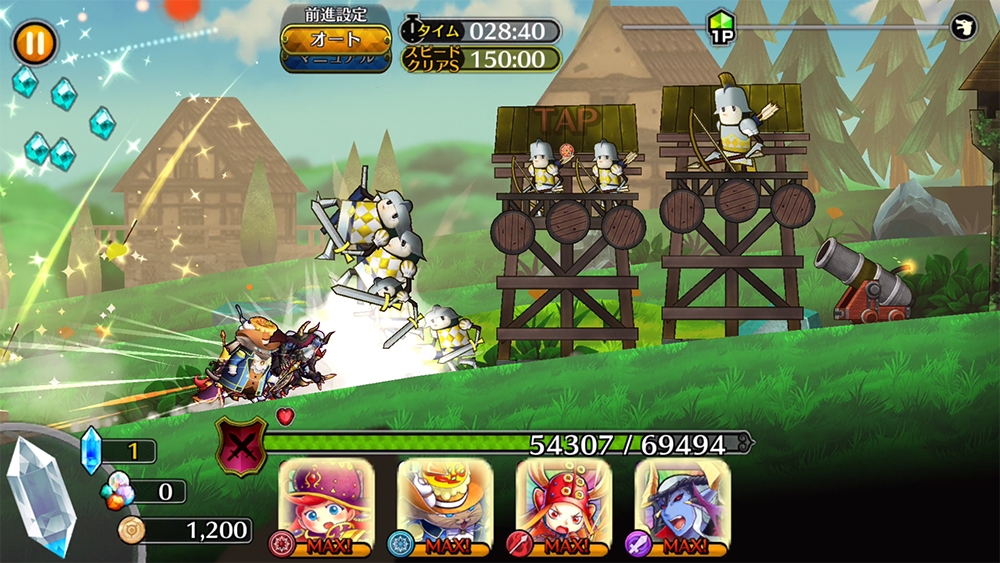Pause the game with the orange button
Image resolution: width=1000 pixels, height=563 pixels.
(35, 43)
